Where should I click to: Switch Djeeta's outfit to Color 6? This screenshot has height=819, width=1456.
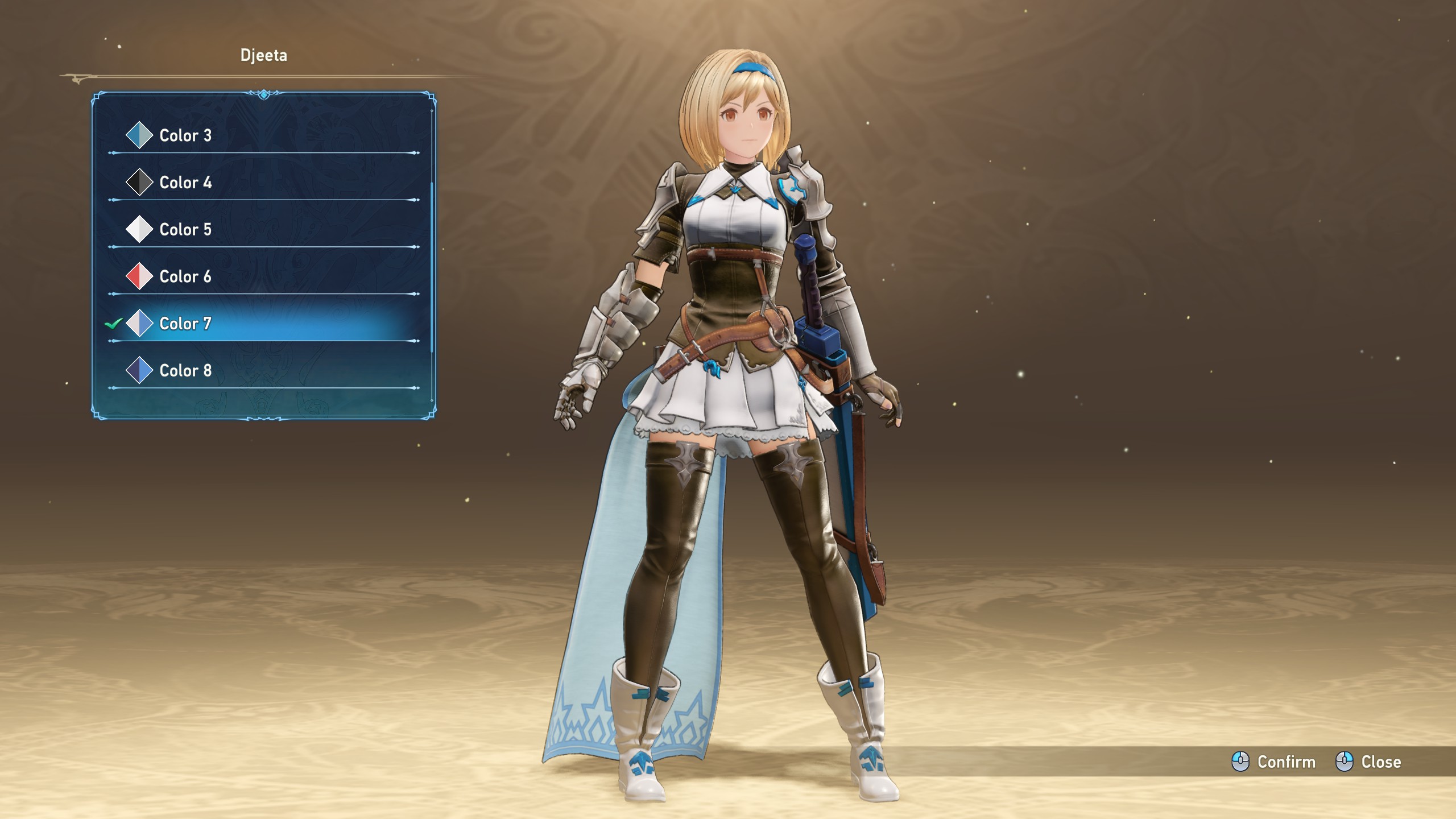pyautogui.click(x=185, y=277)
